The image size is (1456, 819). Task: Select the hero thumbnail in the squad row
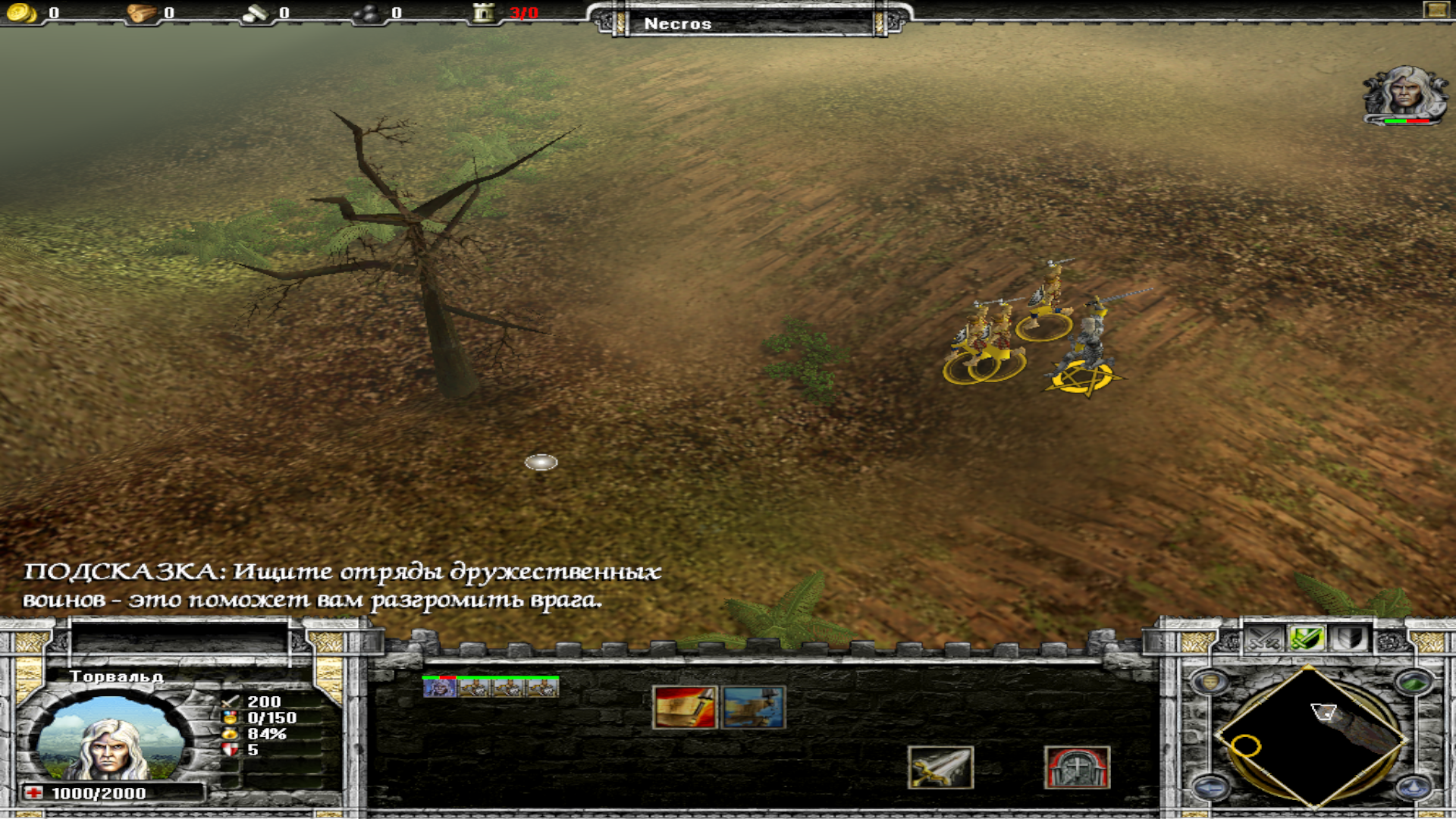pyautogui.click(x=439, y=688)
